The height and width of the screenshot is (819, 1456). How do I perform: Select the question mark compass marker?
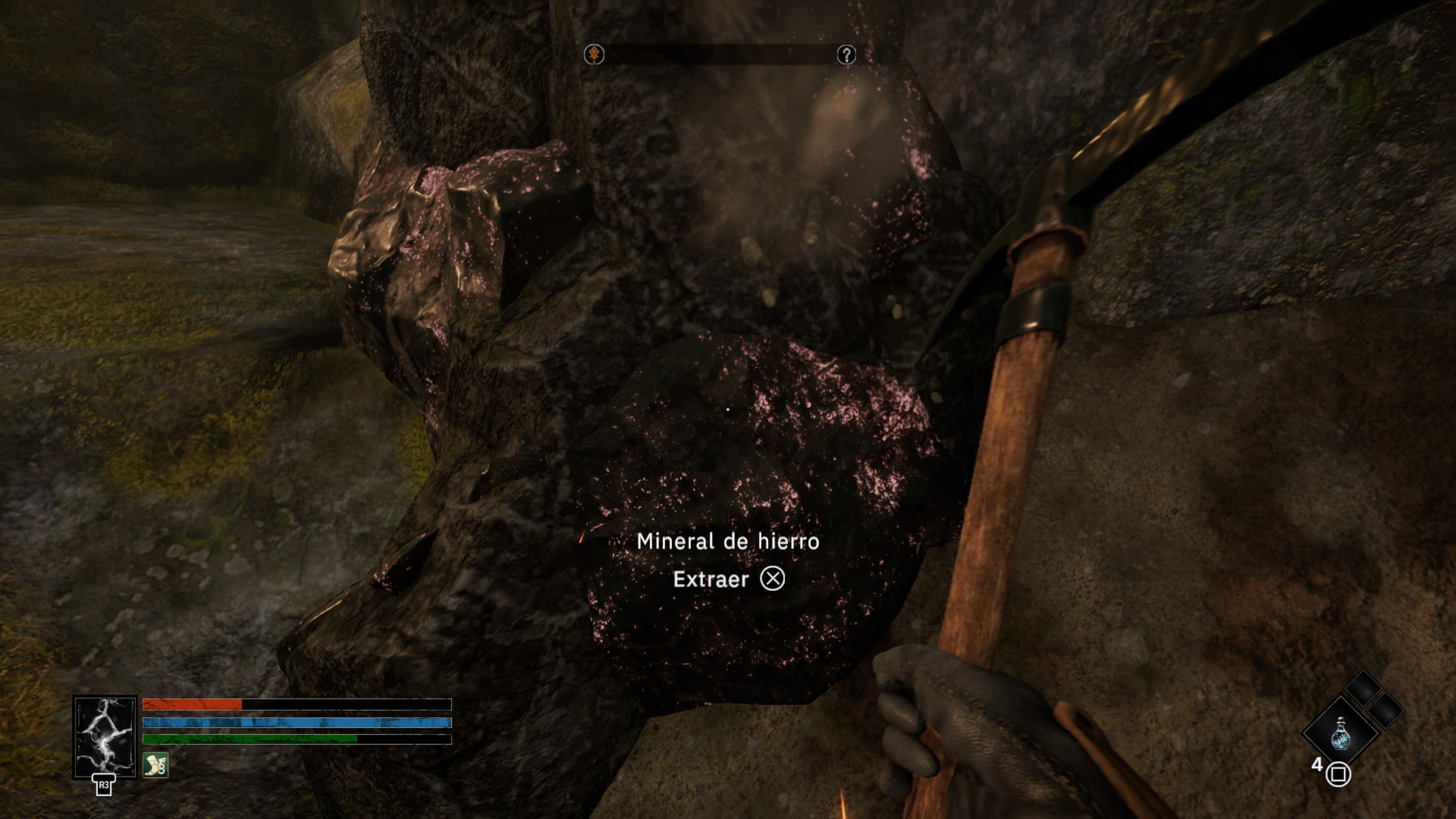click(846, 55)
